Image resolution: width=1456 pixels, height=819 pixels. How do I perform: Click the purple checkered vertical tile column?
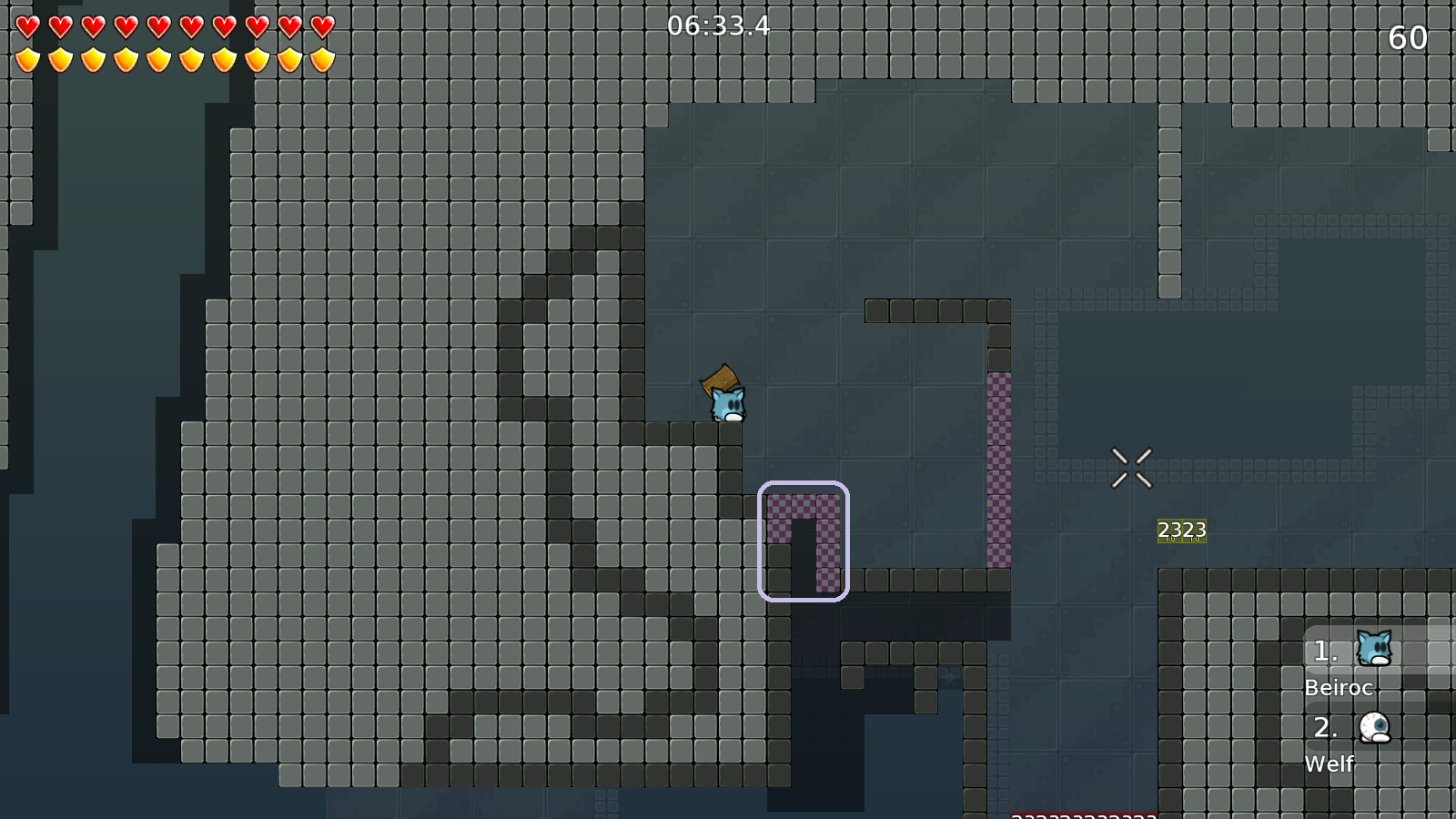pos(998,464)
